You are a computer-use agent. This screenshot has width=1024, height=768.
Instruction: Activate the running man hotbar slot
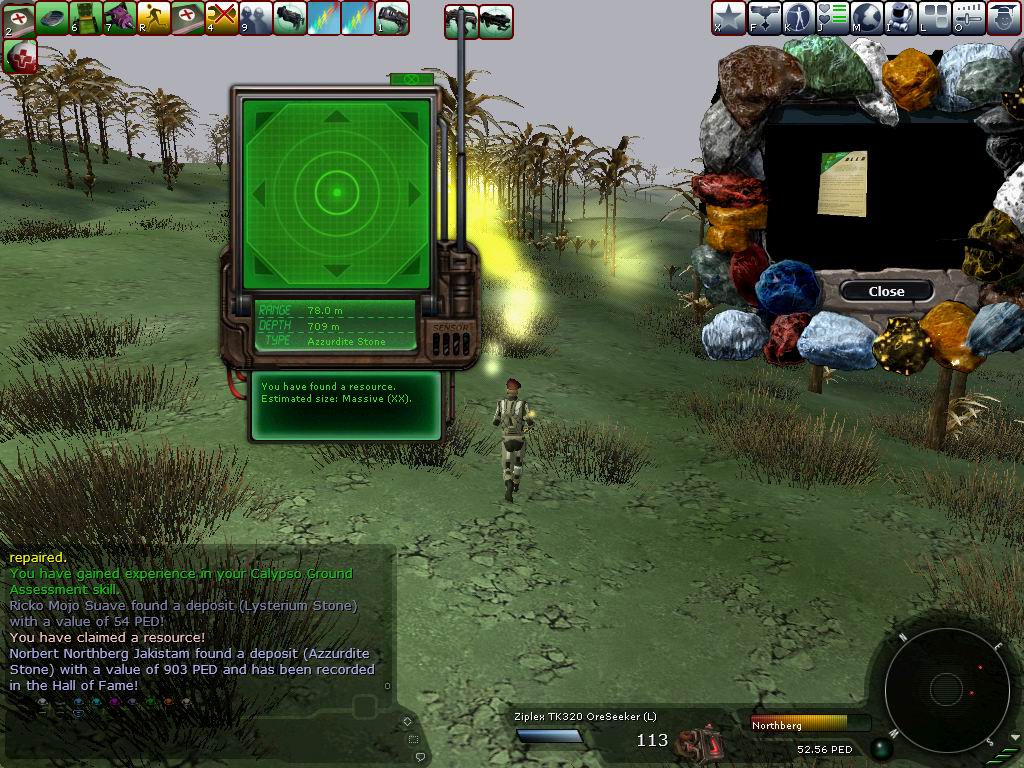[153, 17]
